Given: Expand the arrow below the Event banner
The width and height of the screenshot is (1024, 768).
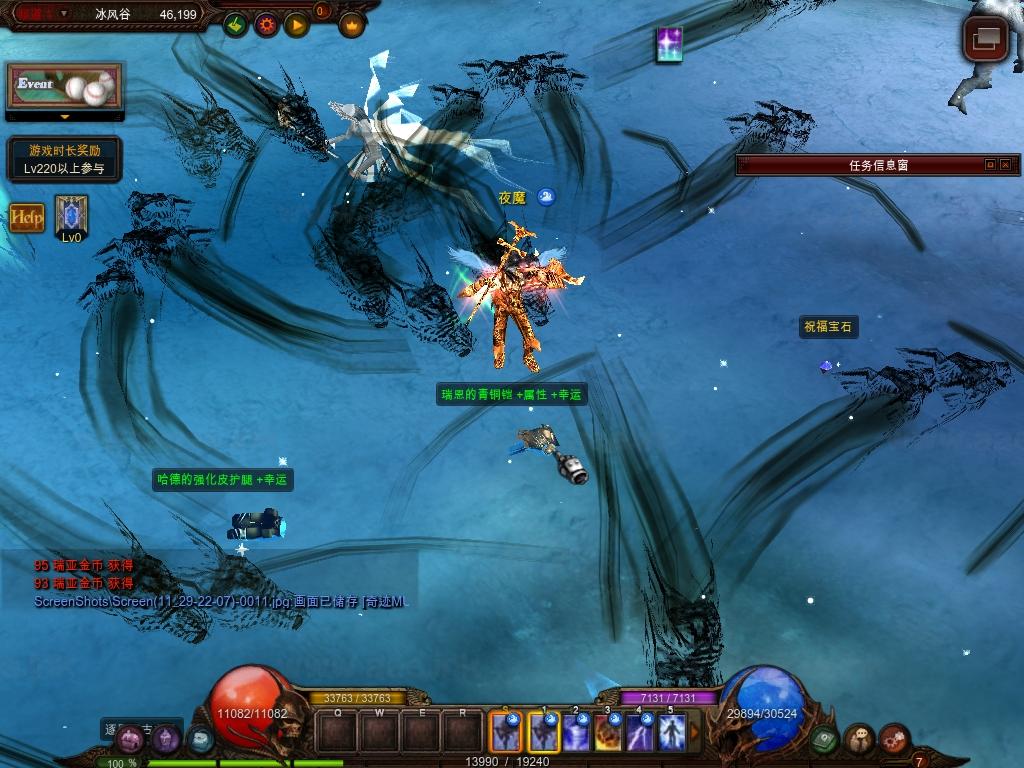Looking at the screenshot, I should 65,117.
